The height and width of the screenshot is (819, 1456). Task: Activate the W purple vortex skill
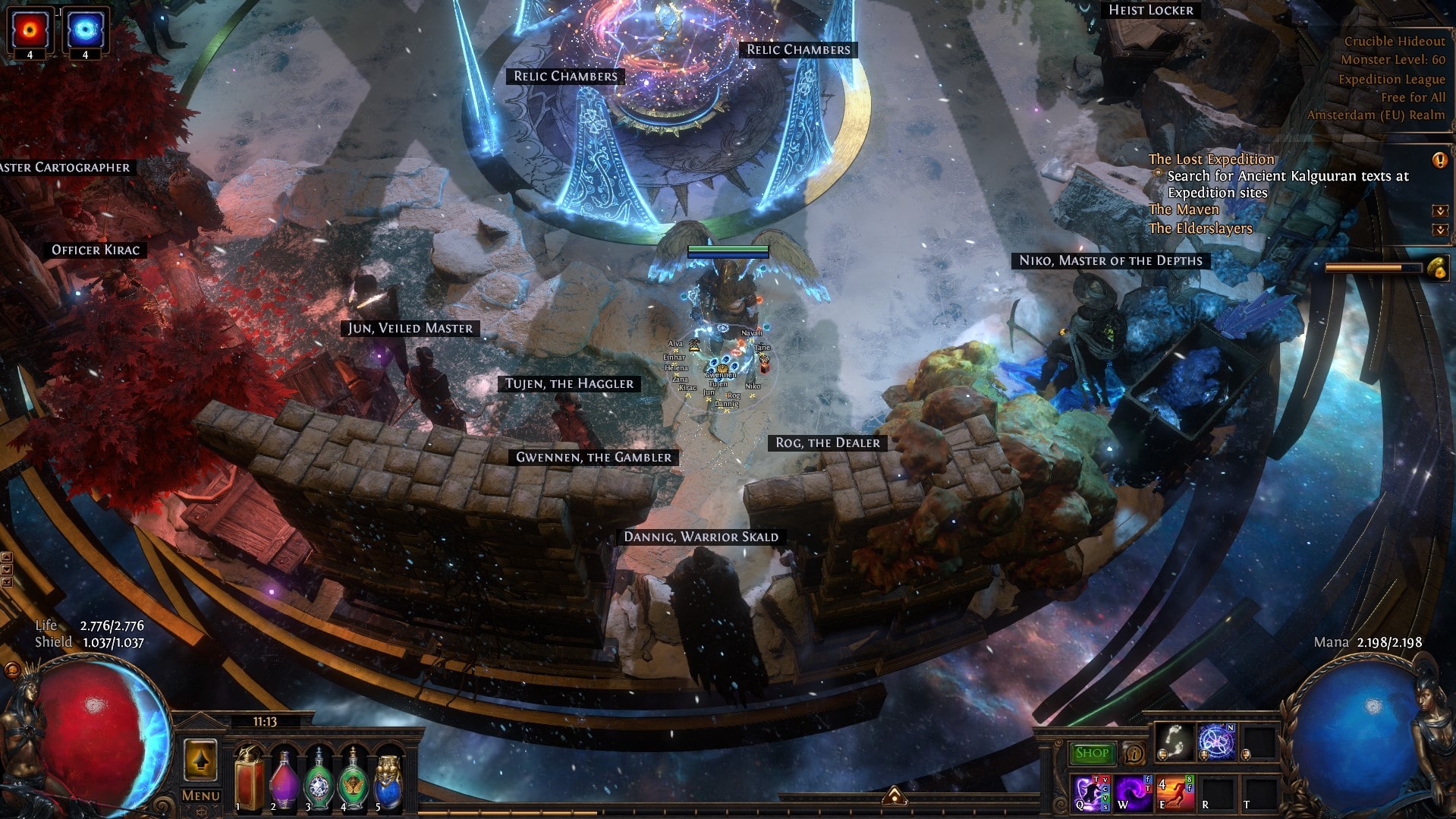1134,792
